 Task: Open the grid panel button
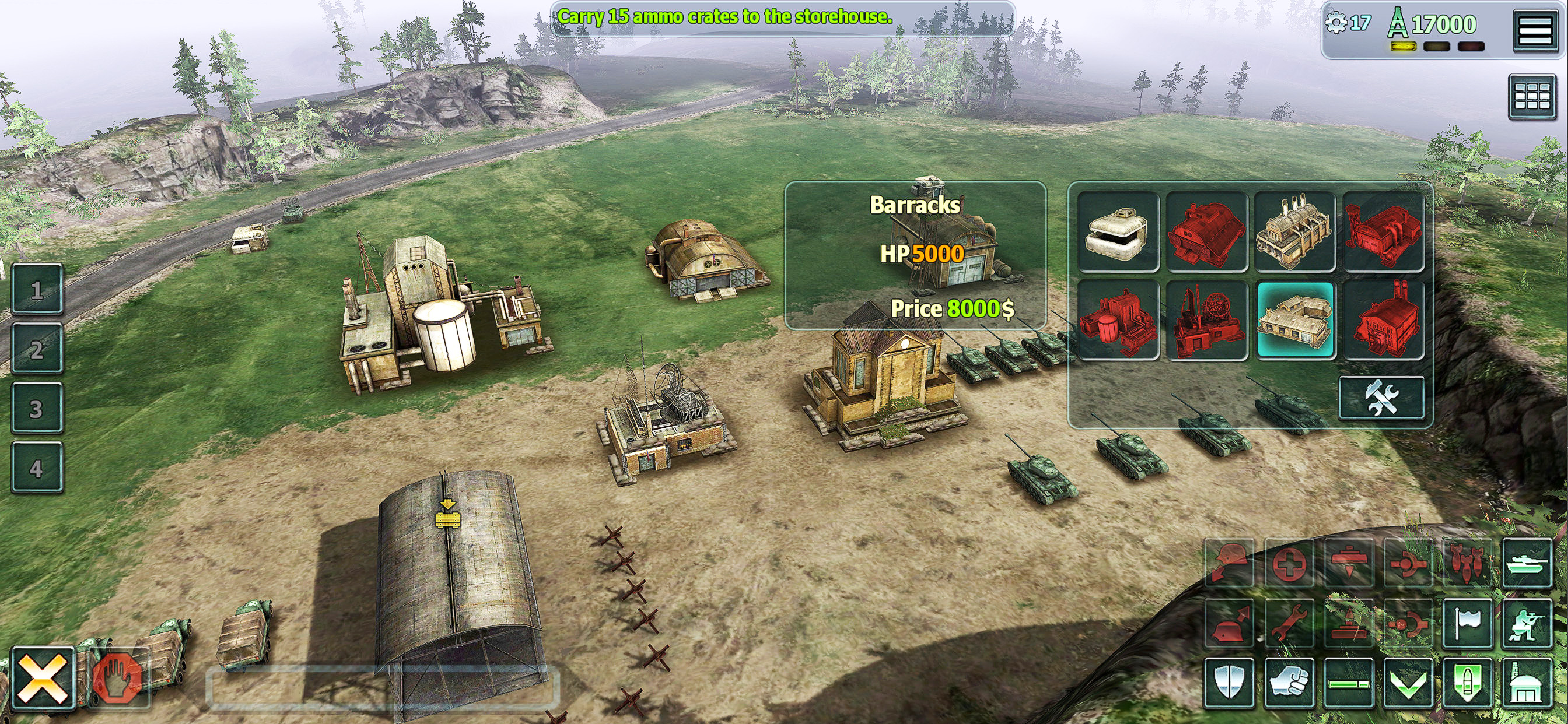1531,96
